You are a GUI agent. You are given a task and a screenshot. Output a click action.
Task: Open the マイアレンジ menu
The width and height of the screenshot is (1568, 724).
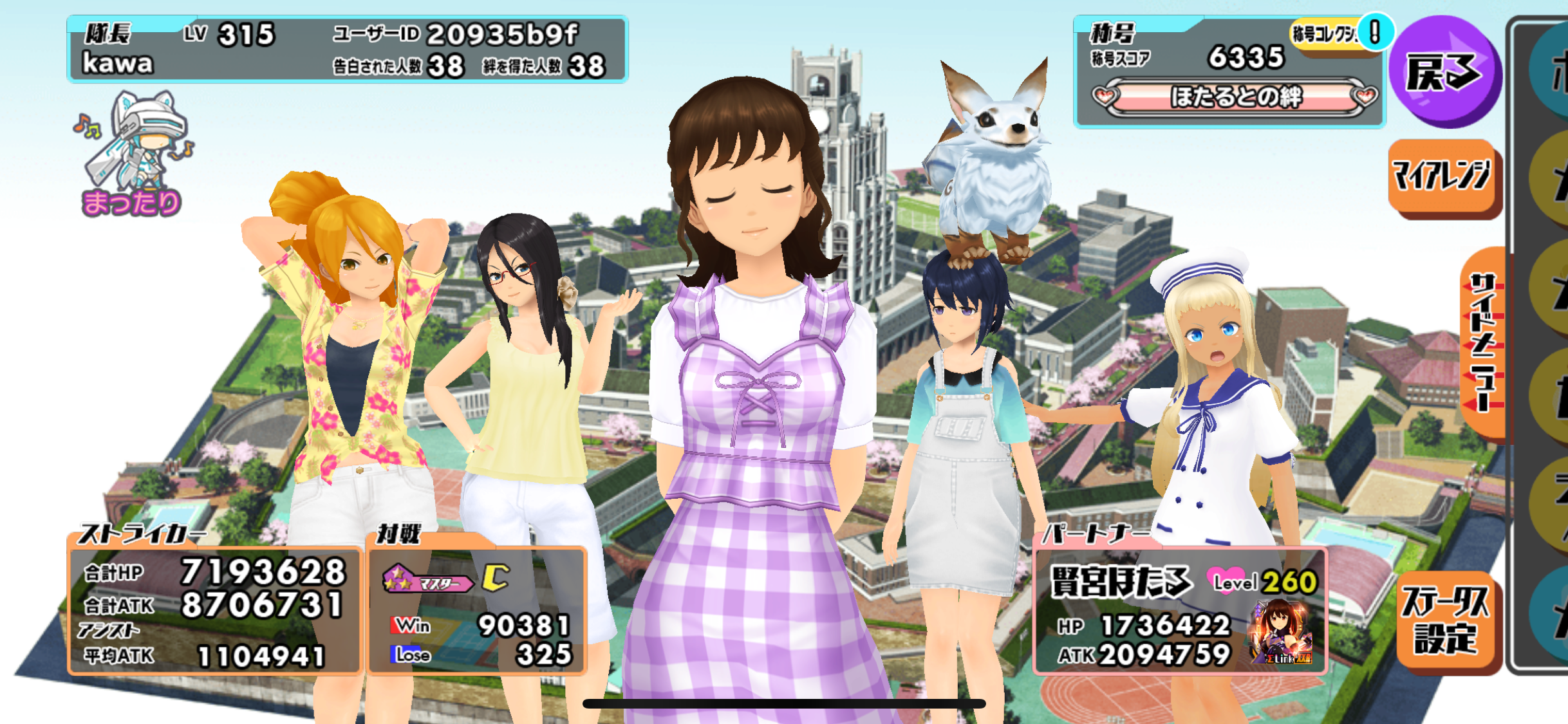(1443, 176)
